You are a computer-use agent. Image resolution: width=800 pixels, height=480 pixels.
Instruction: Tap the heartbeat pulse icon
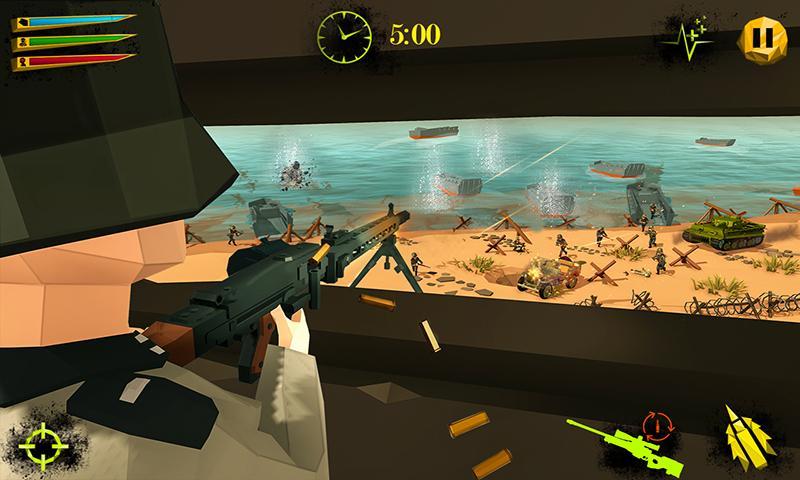[685, 40]
